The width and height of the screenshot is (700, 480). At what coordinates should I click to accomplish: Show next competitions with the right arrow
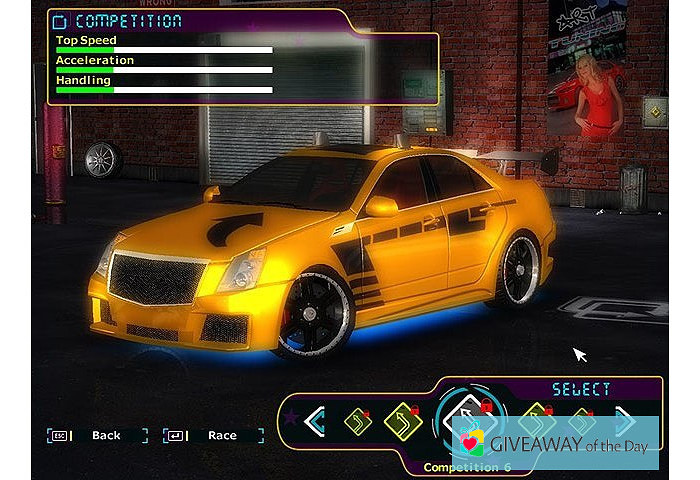(625, 421)
